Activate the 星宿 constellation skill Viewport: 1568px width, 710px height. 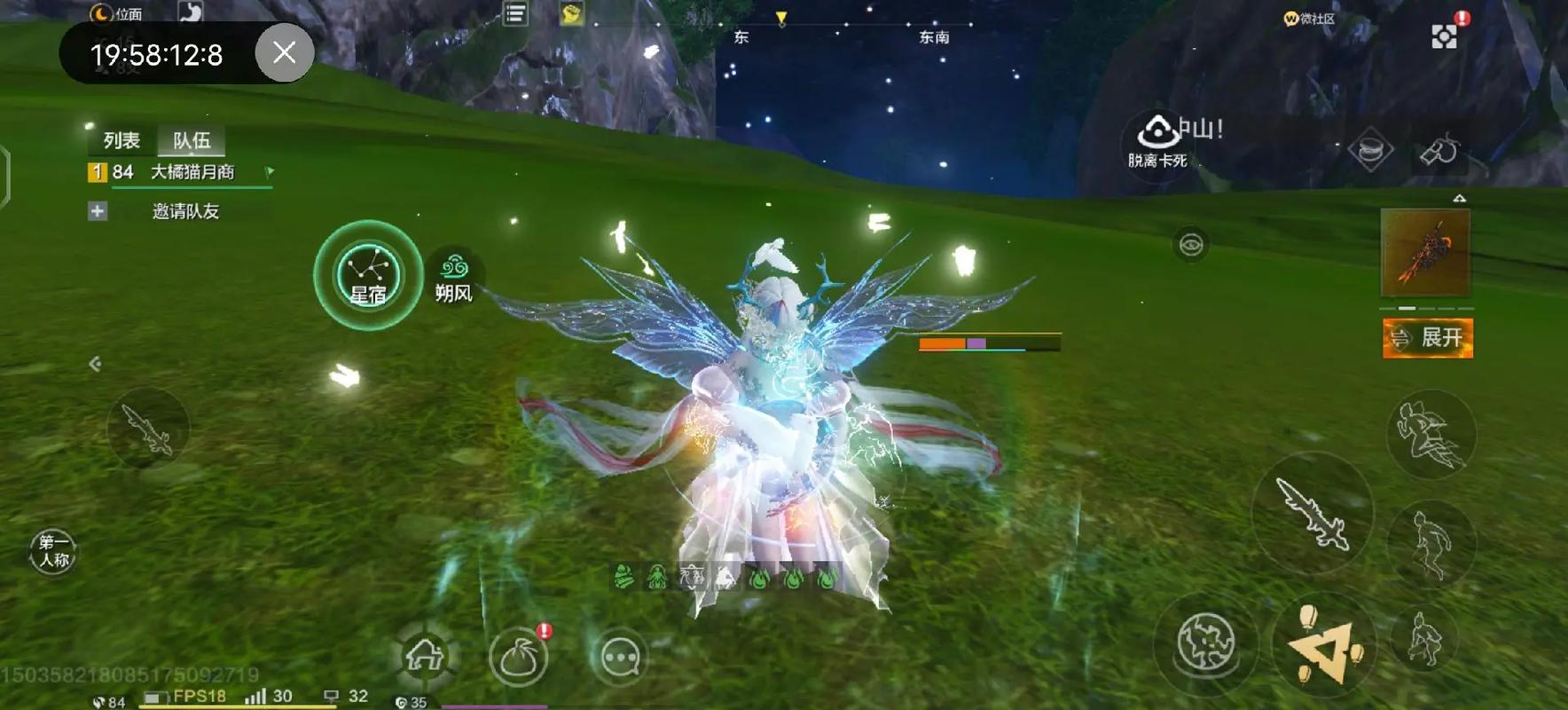pyautogui.click(x=368, y=275)
